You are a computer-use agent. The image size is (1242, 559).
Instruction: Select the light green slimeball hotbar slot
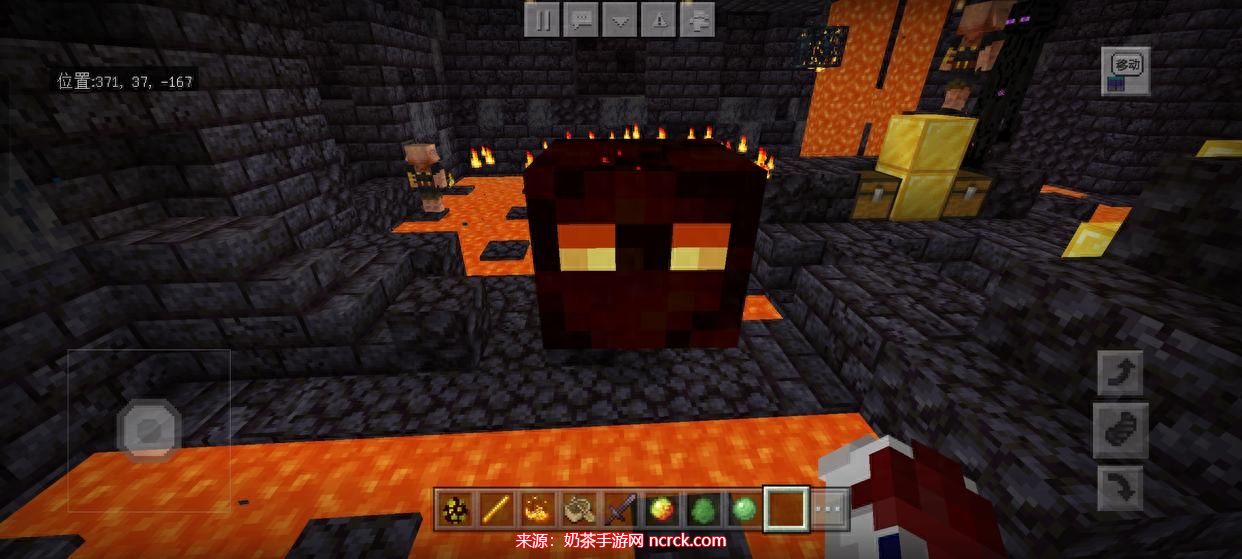click(742, 510)
